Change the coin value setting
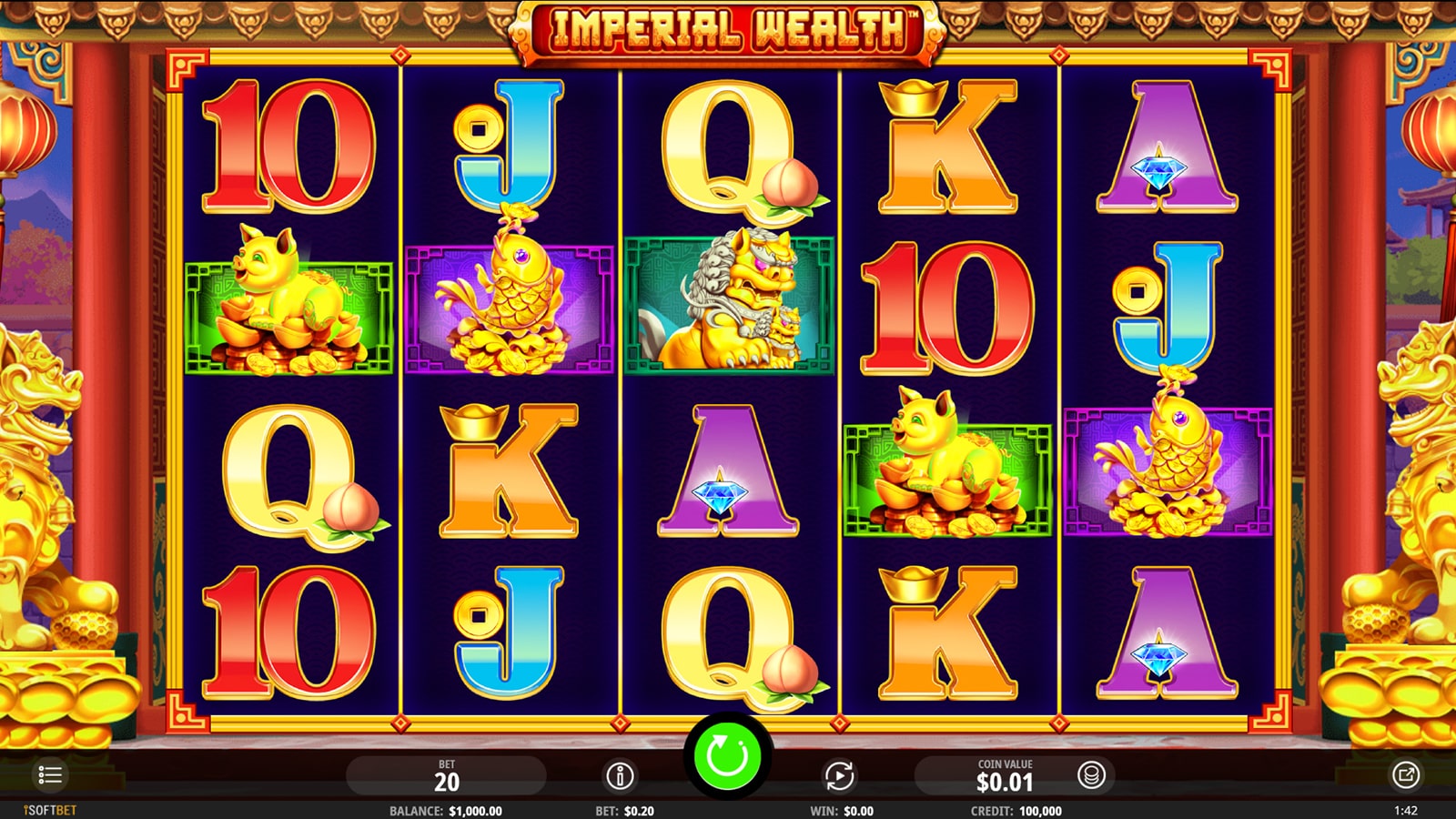Screen dimensions: 1456x819 1004,776
